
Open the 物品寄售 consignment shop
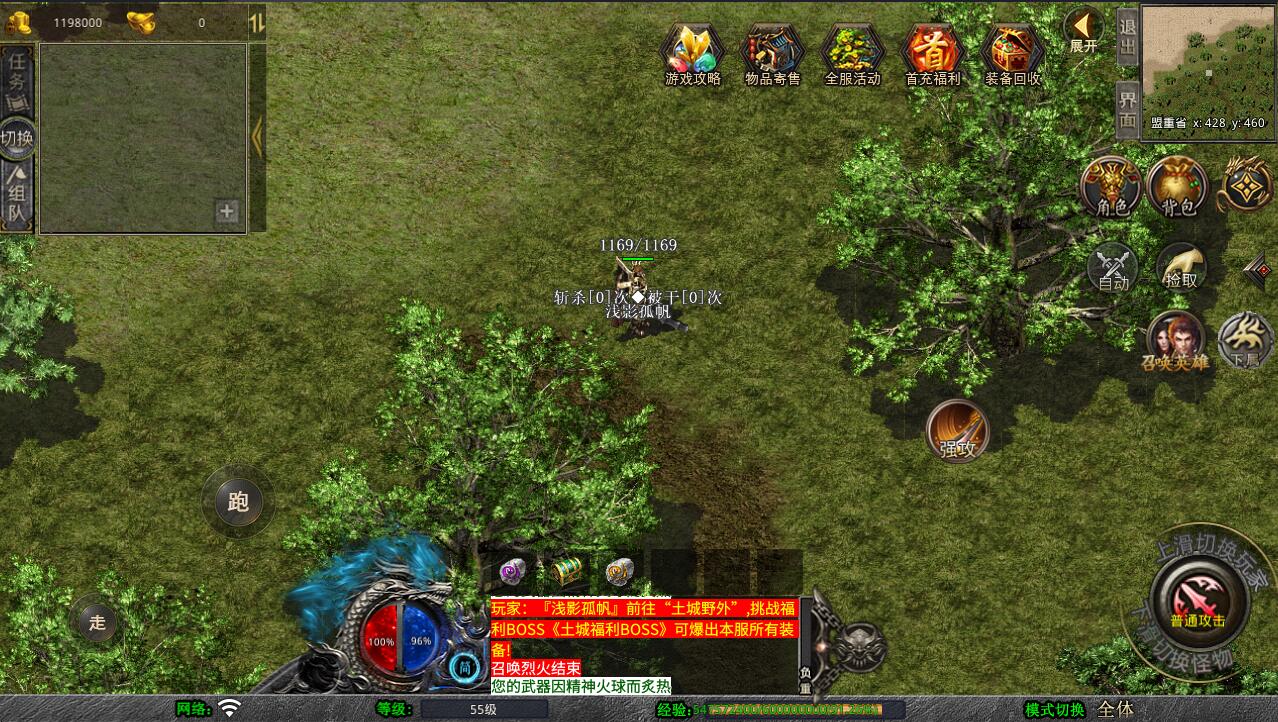click(772, 51)
